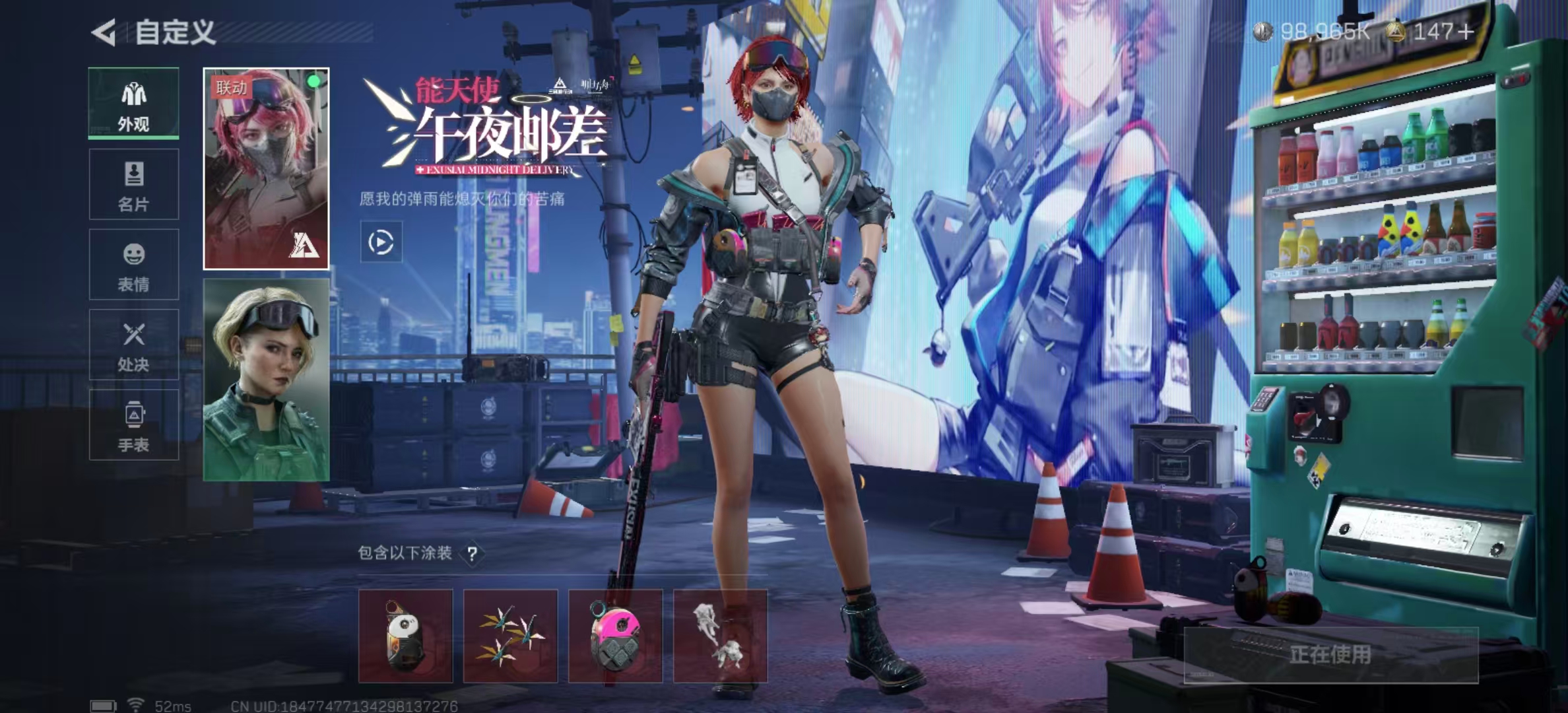Open the 处决 execution tab
Viewport: 1568px width, 713px height.
point(133,345)
